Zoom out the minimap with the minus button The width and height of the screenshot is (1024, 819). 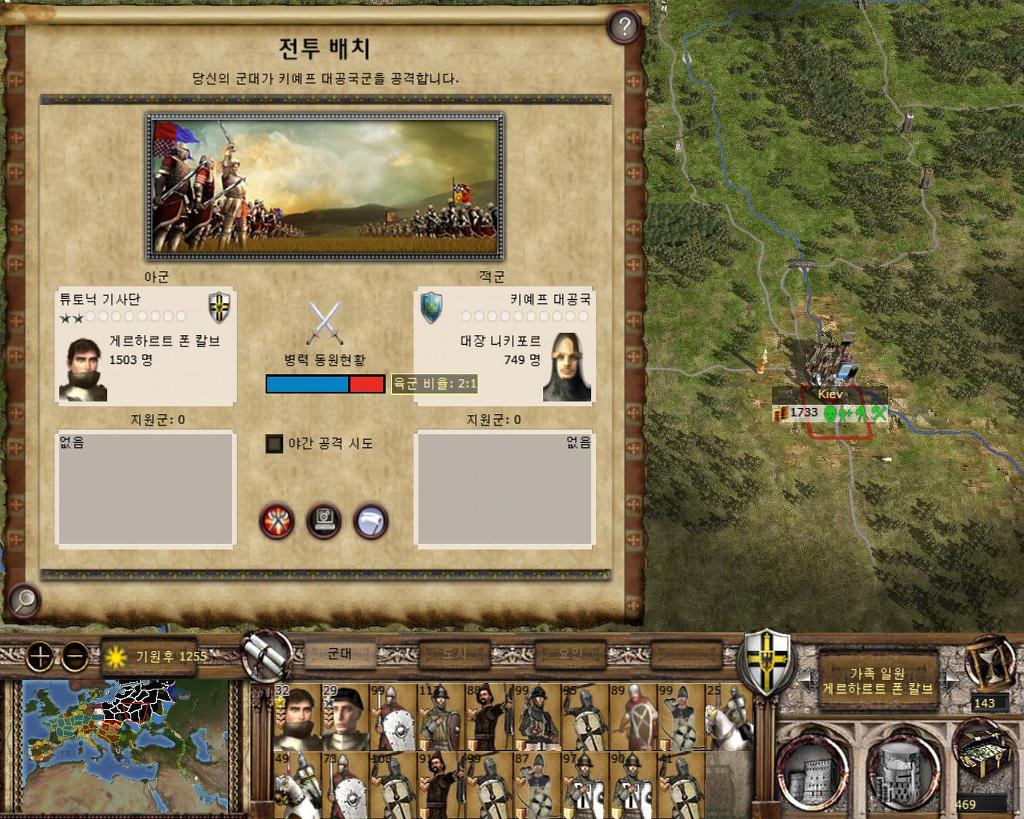[75, 657]
